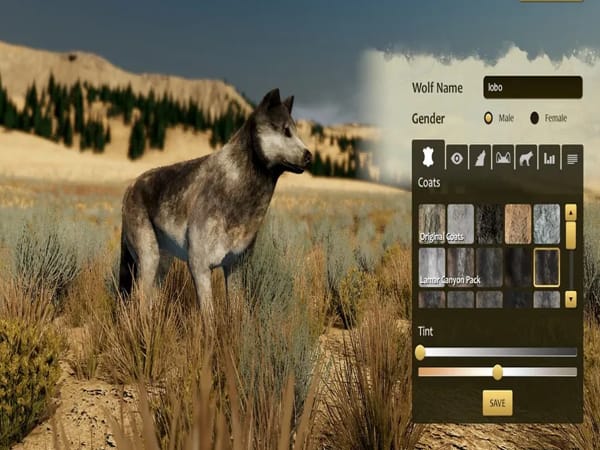Open the bar chart stats tab
The image size is (600, 450).
[x=549, y=157]
